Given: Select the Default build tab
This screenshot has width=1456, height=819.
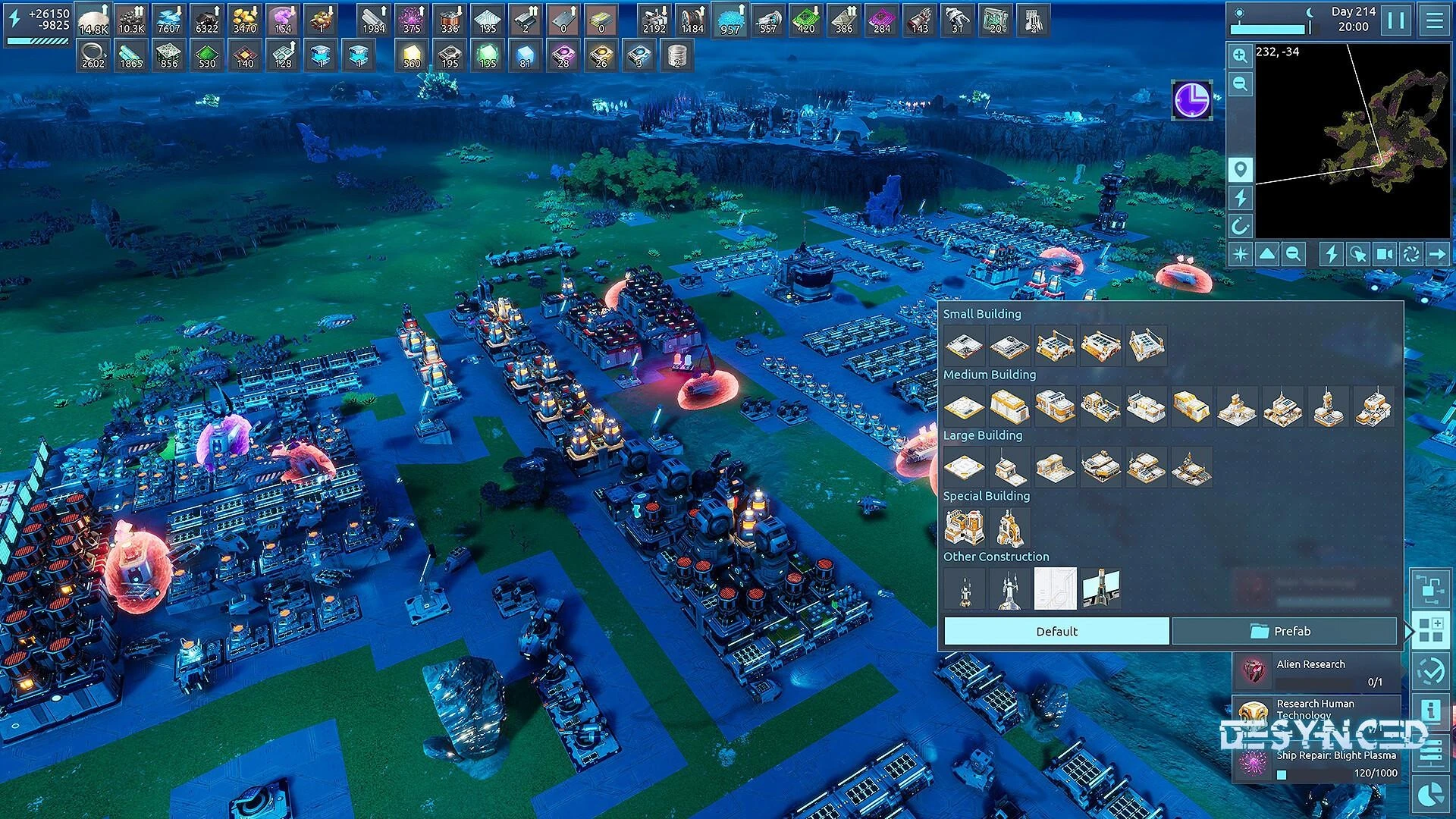Looking at the screenshot, I should [x=1056, y=631].
